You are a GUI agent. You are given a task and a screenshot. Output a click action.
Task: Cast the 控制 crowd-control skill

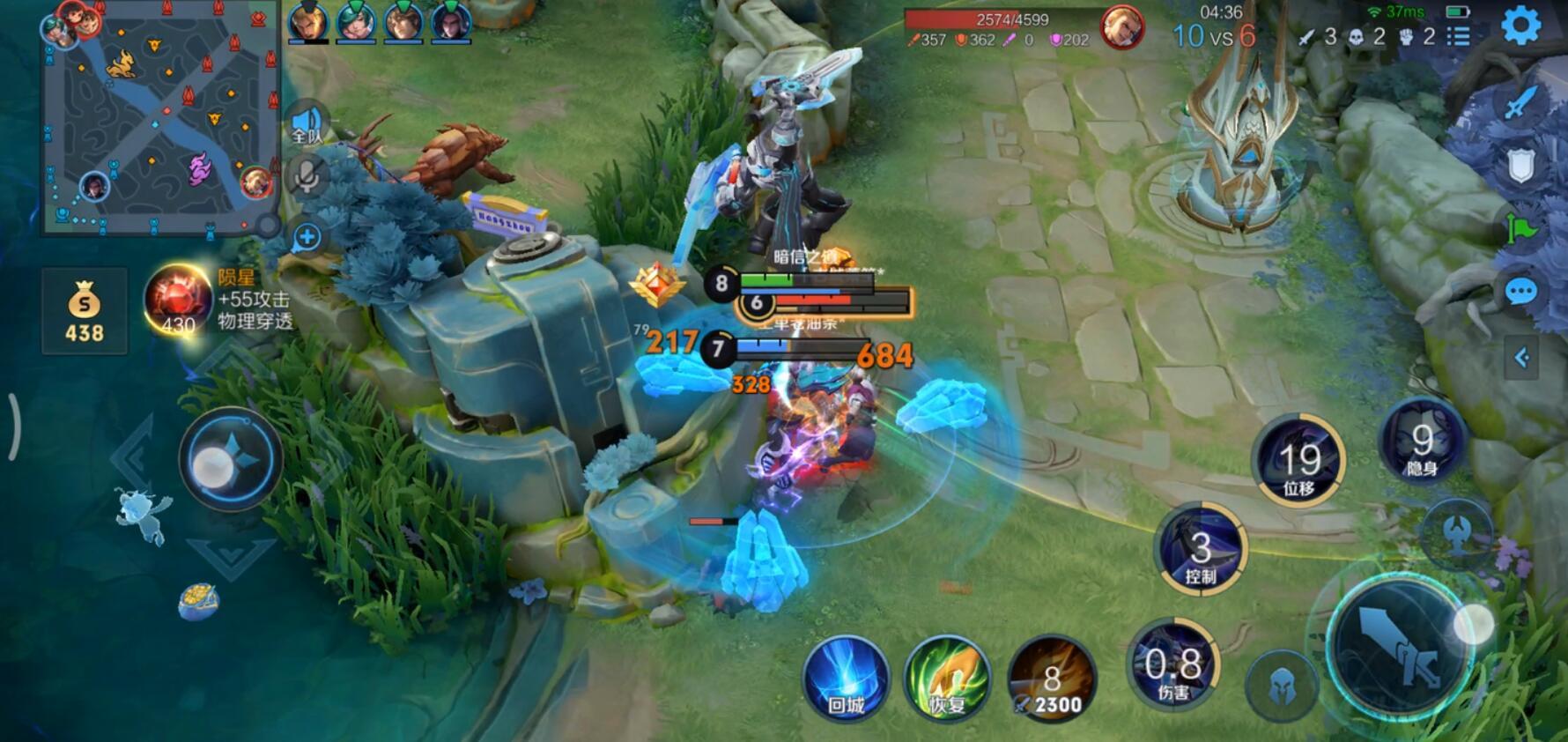click(x=1200, y=550)
